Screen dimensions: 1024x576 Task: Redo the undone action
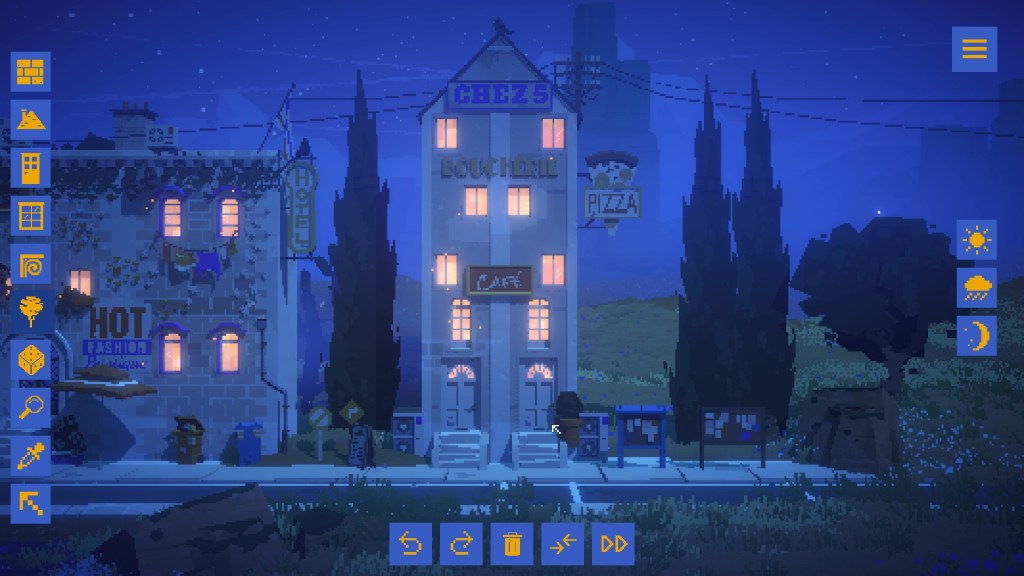pos(461,543)
